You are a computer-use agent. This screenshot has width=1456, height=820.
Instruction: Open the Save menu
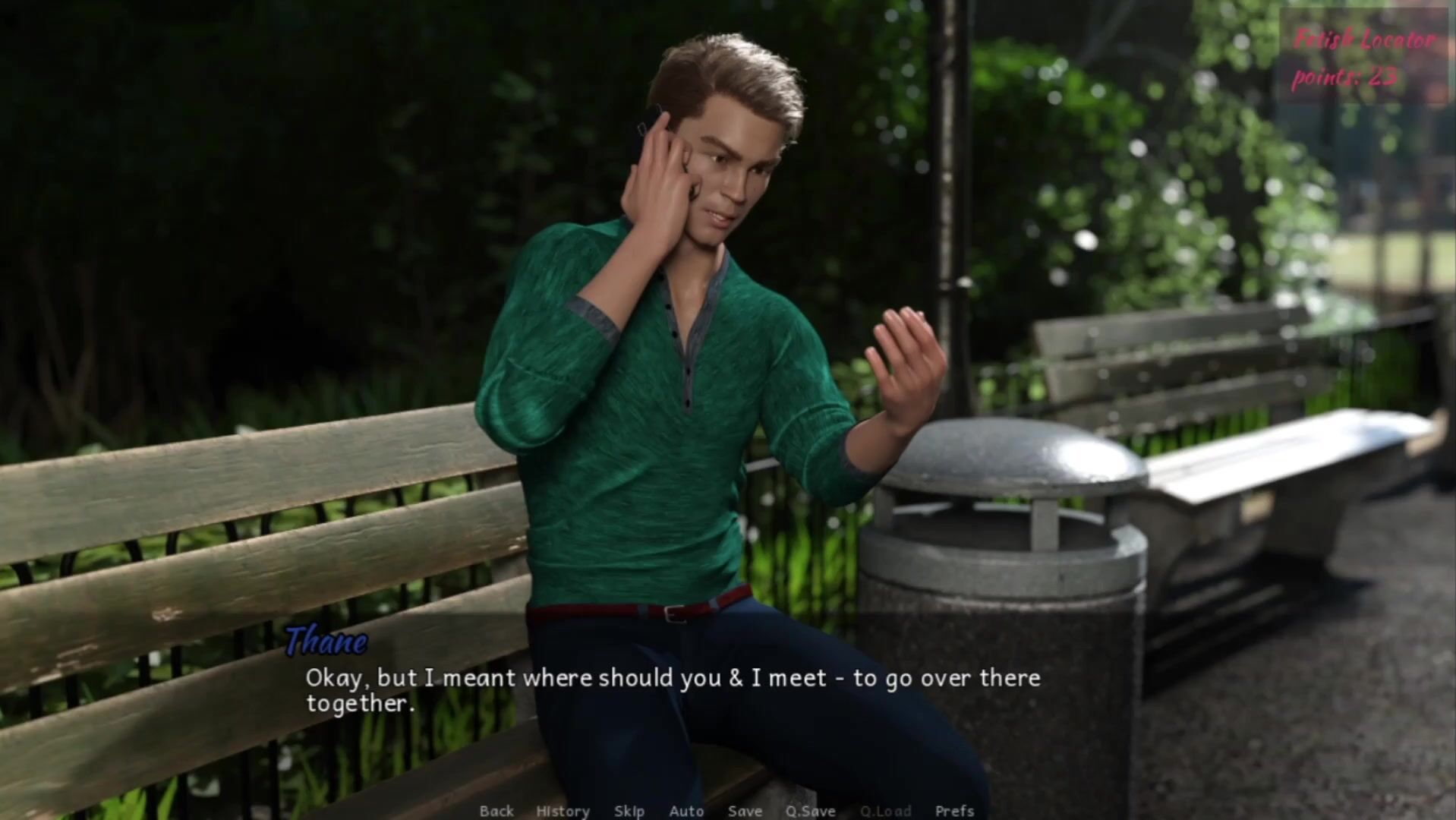[x=745, y=811]
